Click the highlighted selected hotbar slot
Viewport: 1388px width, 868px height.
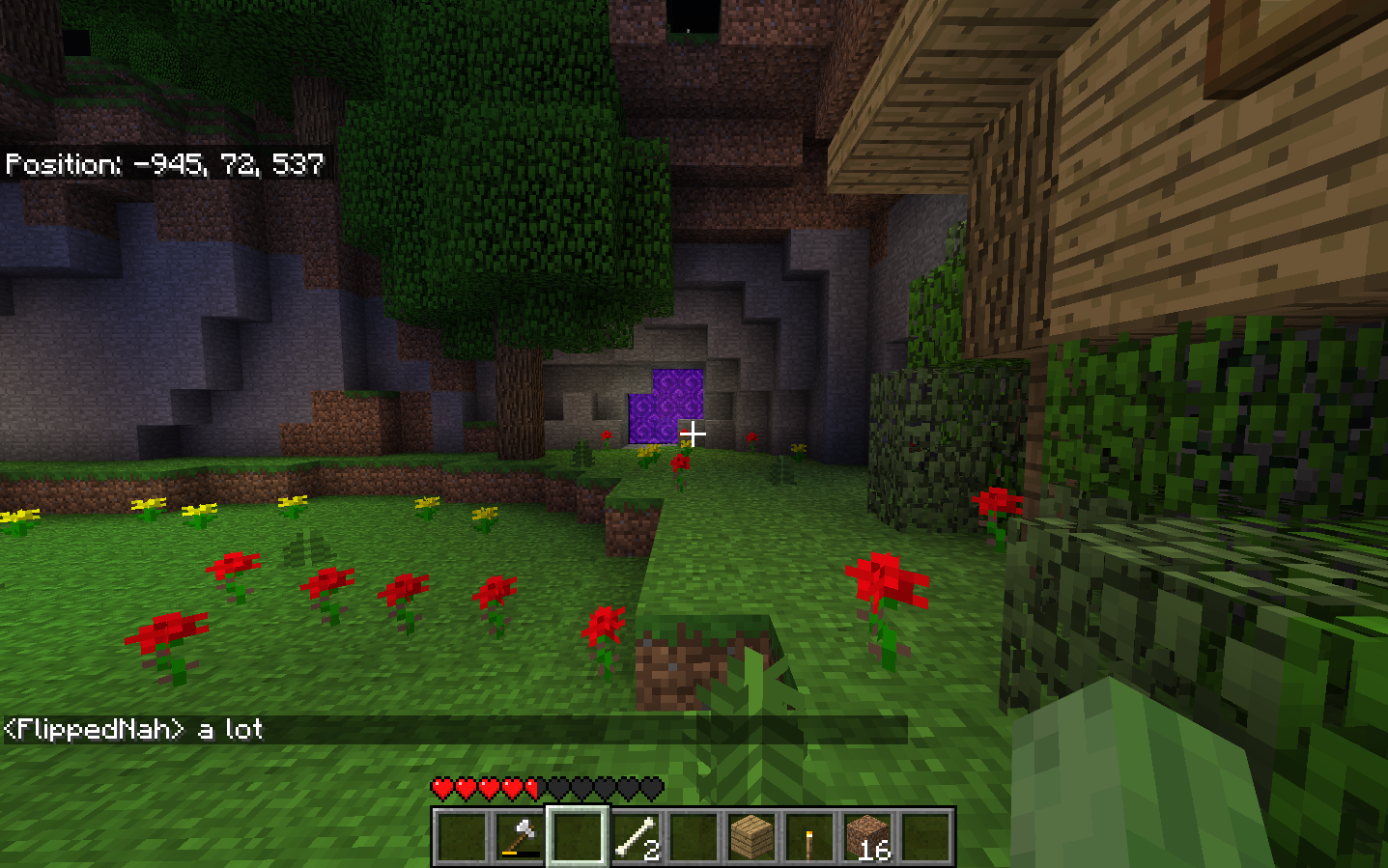tap(575, 836)
